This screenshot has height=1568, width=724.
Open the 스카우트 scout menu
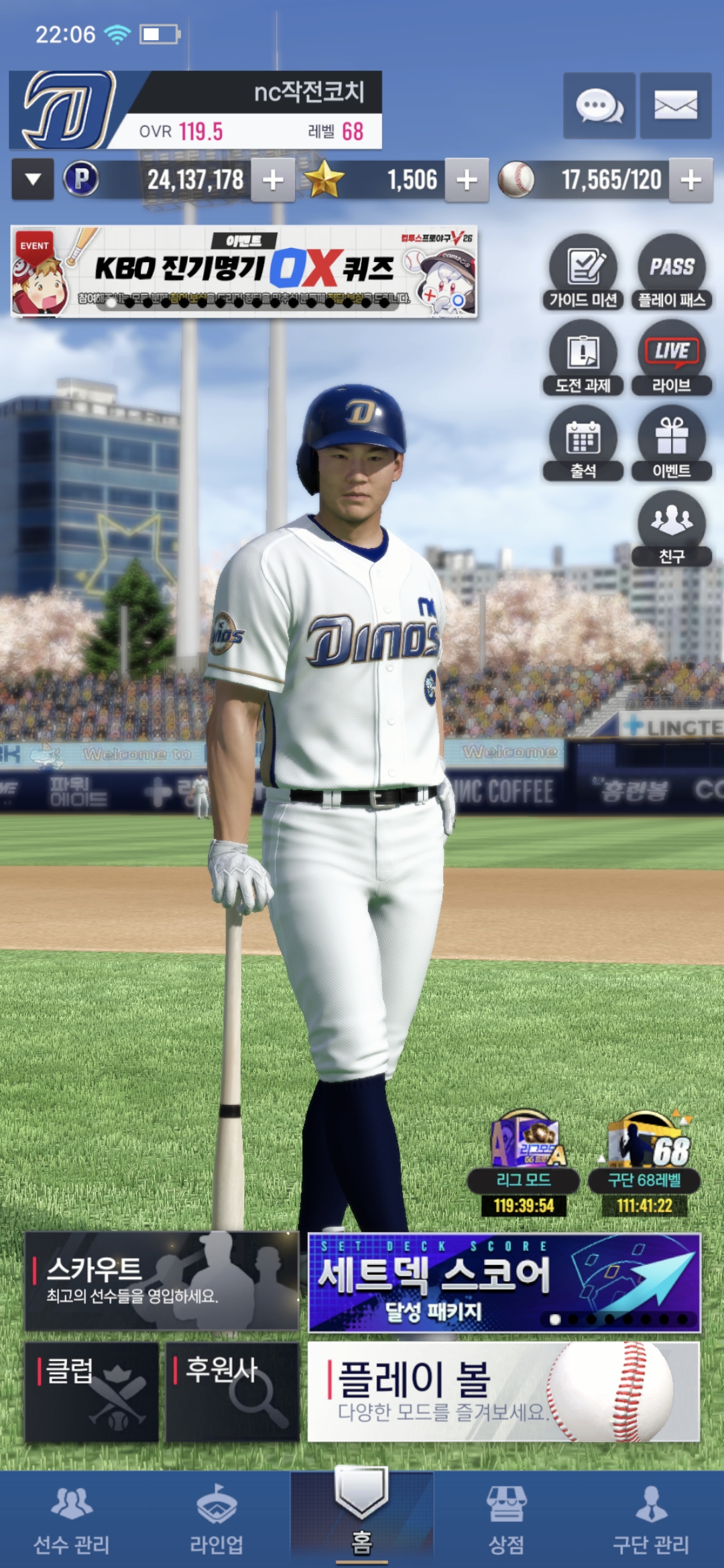pos(162,1281)
